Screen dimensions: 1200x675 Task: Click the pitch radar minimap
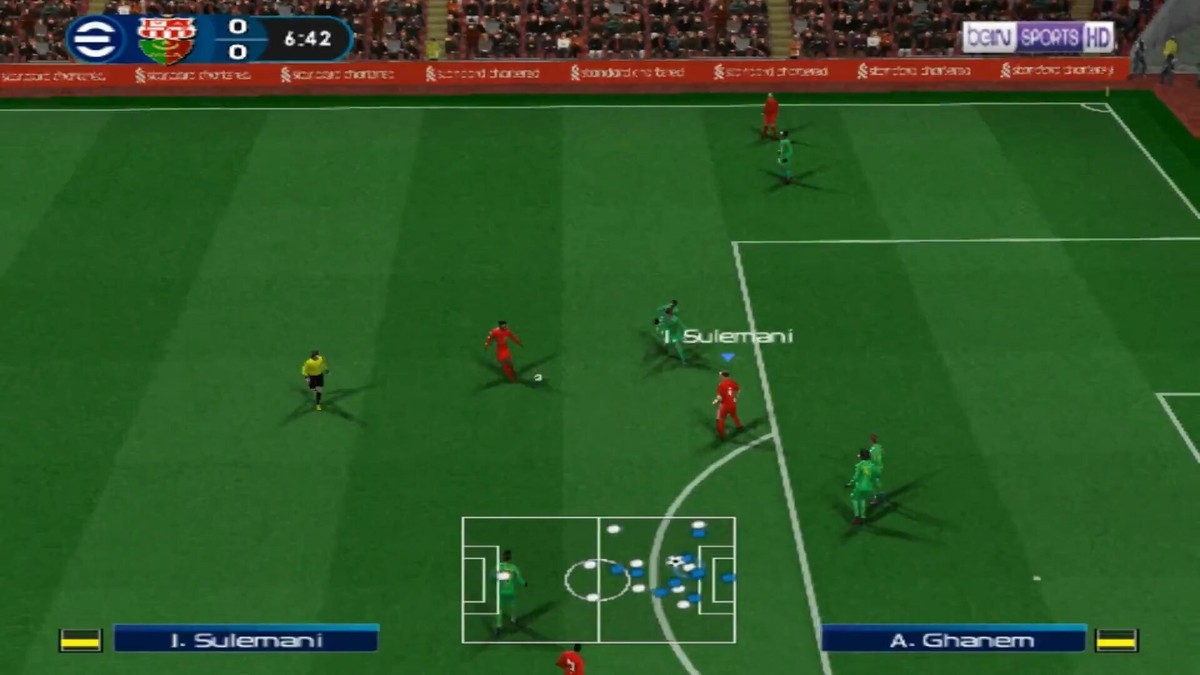598,580
